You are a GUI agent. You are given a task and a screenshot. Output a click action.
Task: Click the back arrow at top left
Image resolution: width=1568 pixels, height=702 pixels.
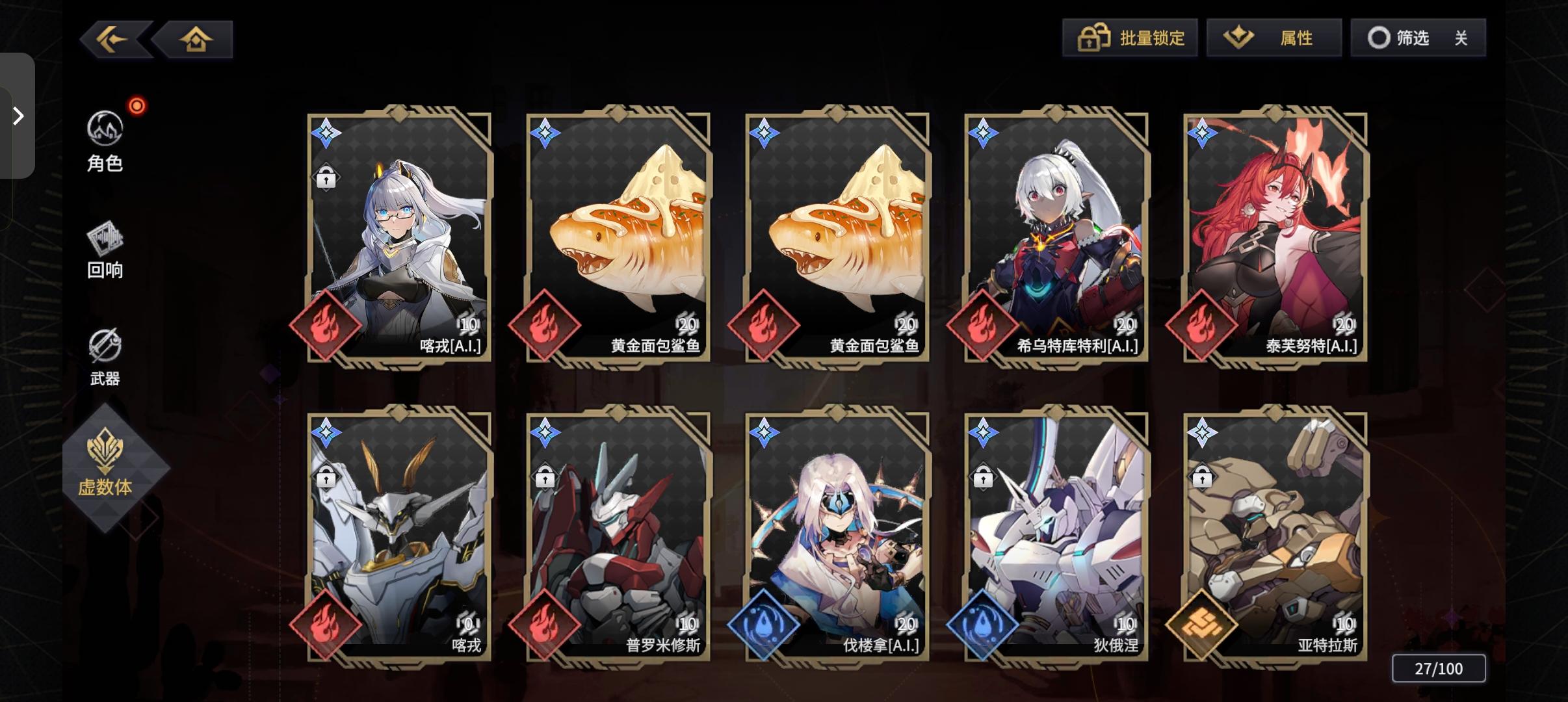point(112,39)
